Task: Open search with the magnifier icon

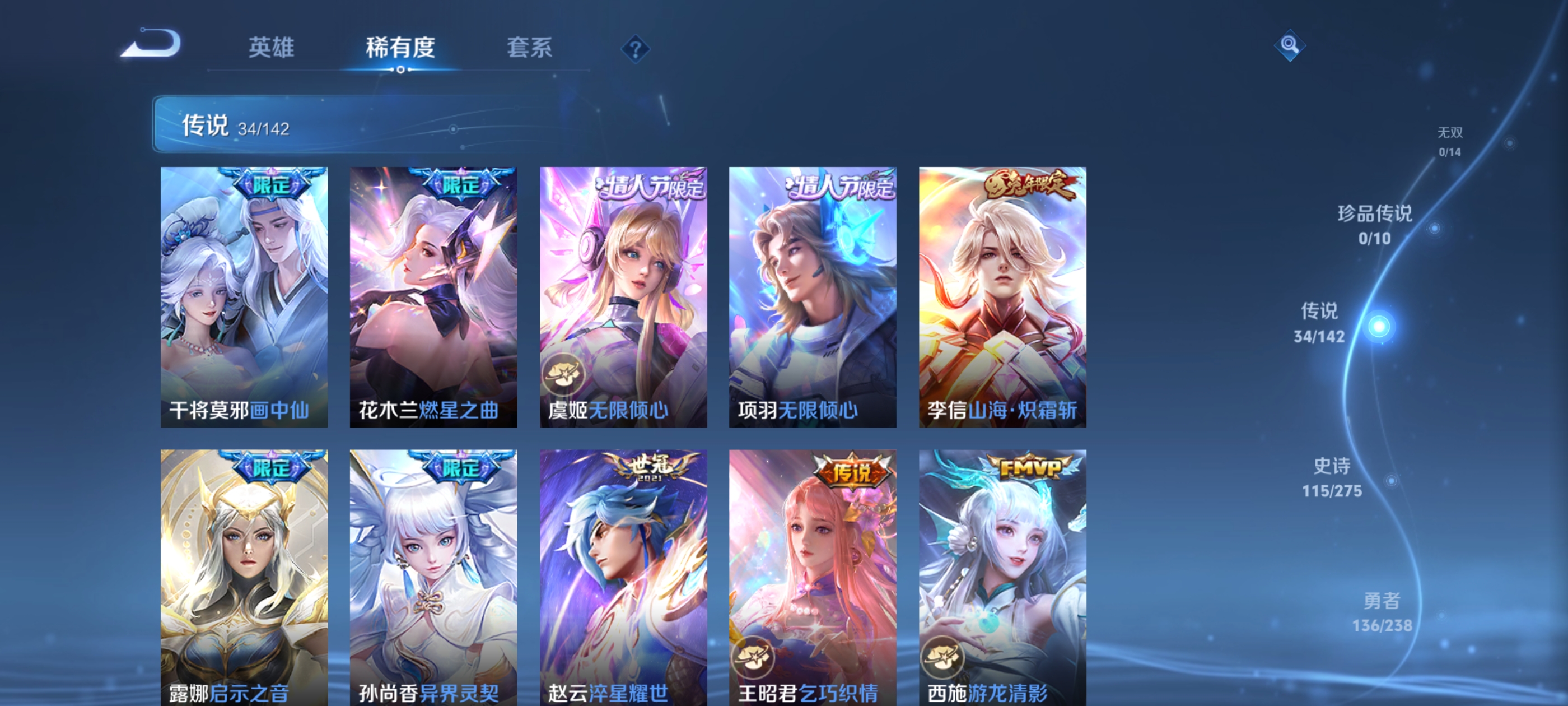Action: [1290, 45]
